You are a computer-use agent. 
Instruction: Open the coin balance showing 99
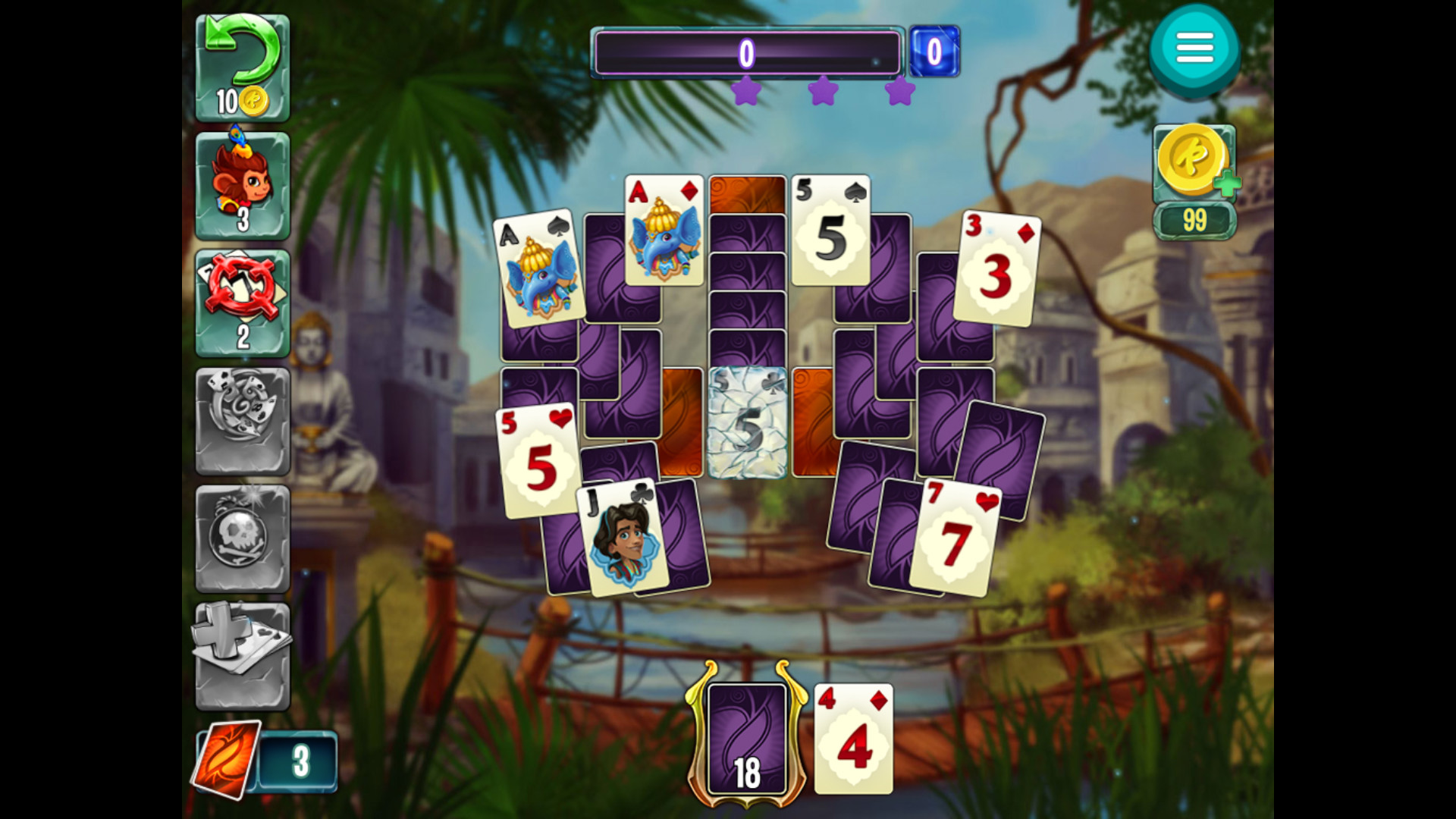pyautogui.click(x=1196, y=220)
